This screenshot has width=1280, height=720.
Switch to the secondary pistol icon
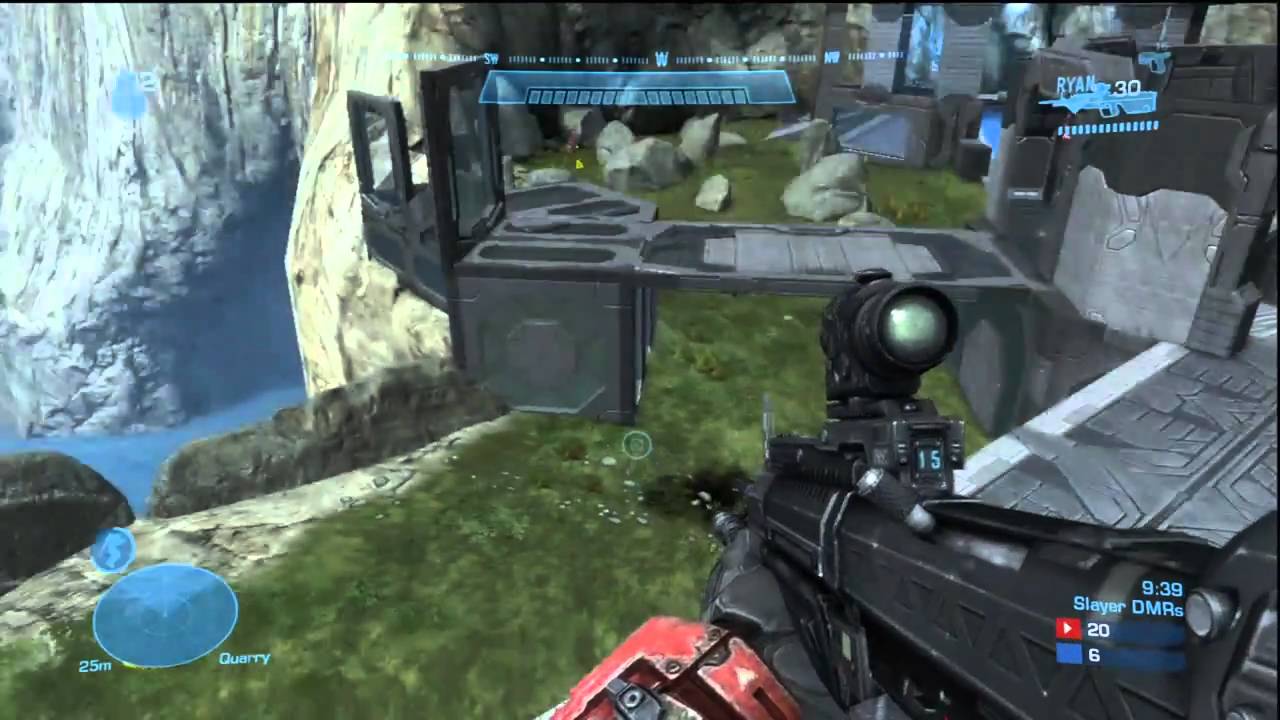click(x=1155, y=61)
